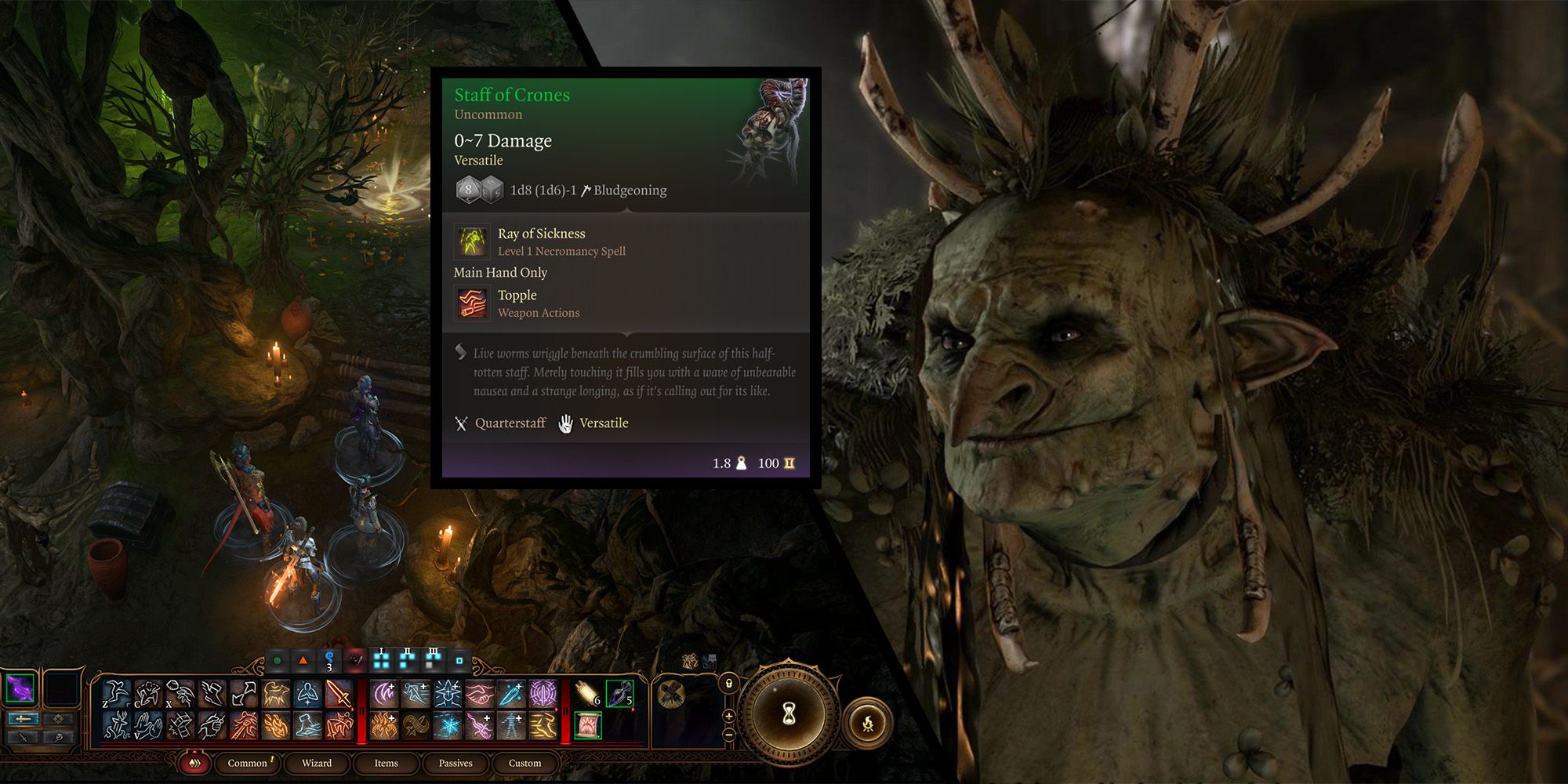The image size is (1568, 784).
Task: Select the Passives hotbar tab
Action: click(x=456, y=763)
